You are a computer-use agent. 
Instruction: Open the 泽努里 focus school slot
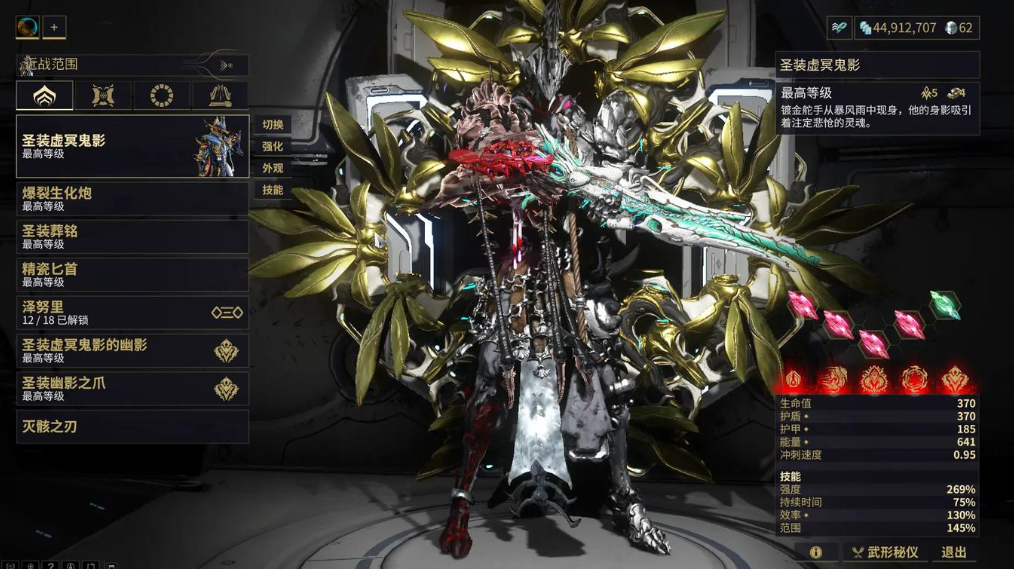132,312
